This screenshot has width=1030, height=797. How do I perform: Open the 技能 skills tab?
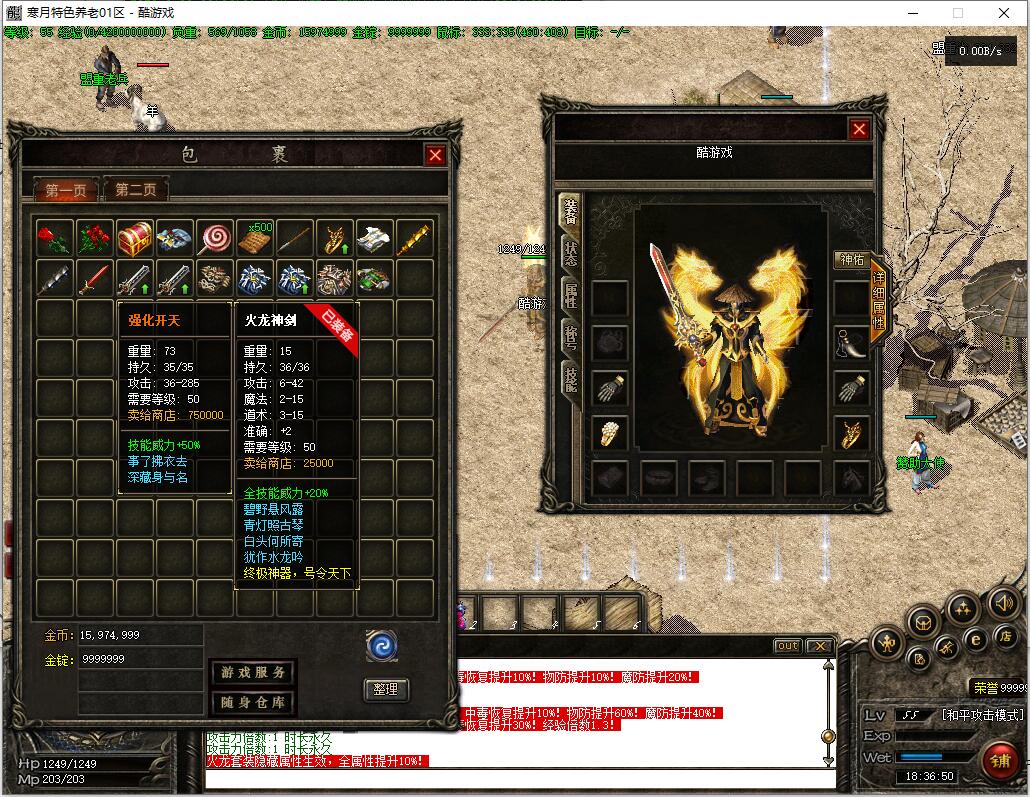point(570,380)
